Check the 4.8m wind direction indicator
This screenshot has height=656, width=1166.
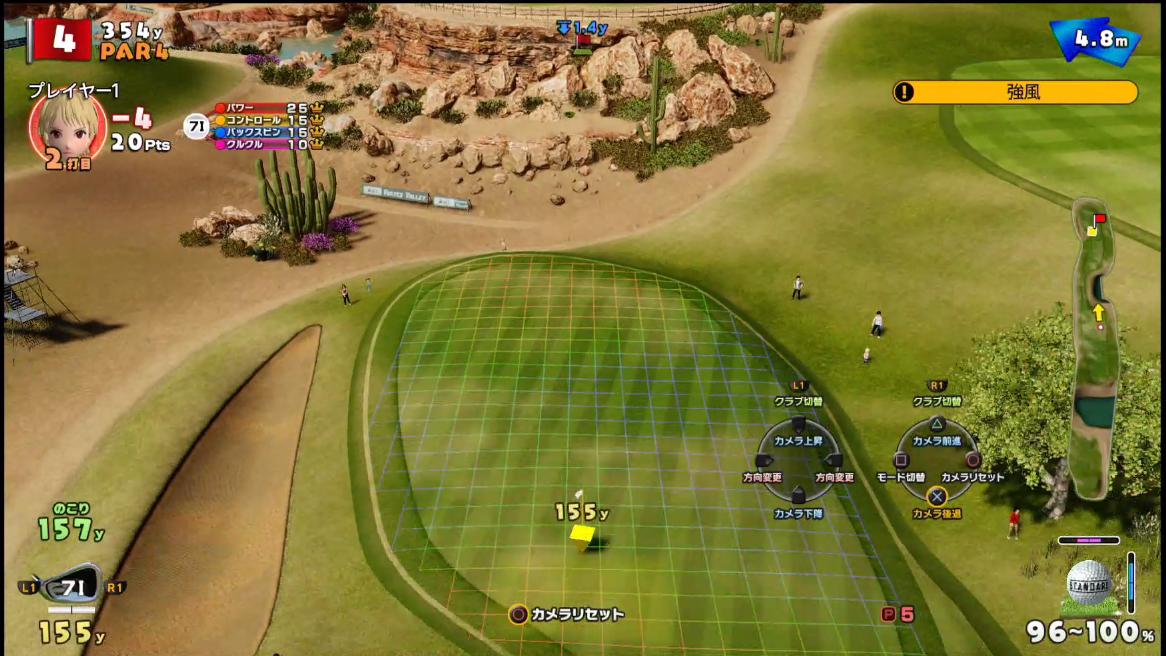pos(1095,41)
